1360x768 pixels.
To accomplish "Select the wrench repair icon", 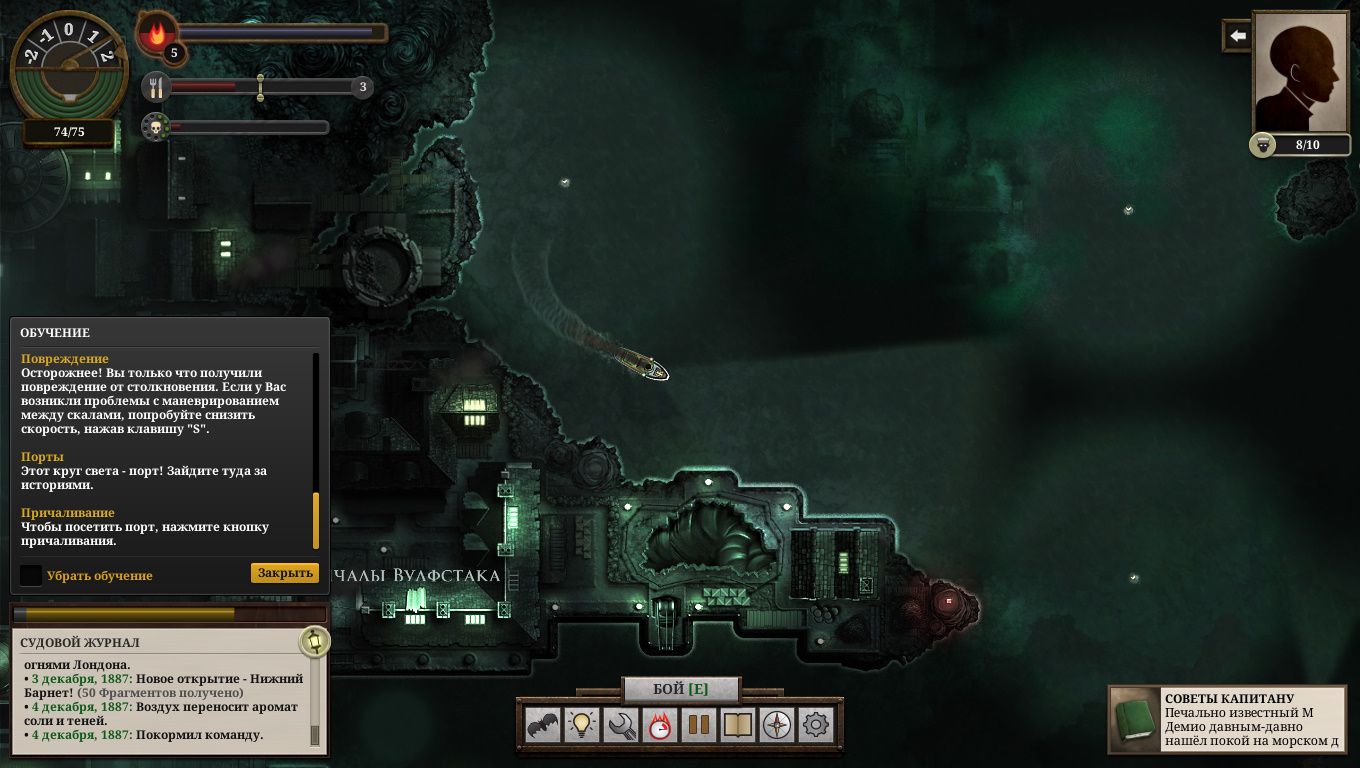I will click(621, 725).
